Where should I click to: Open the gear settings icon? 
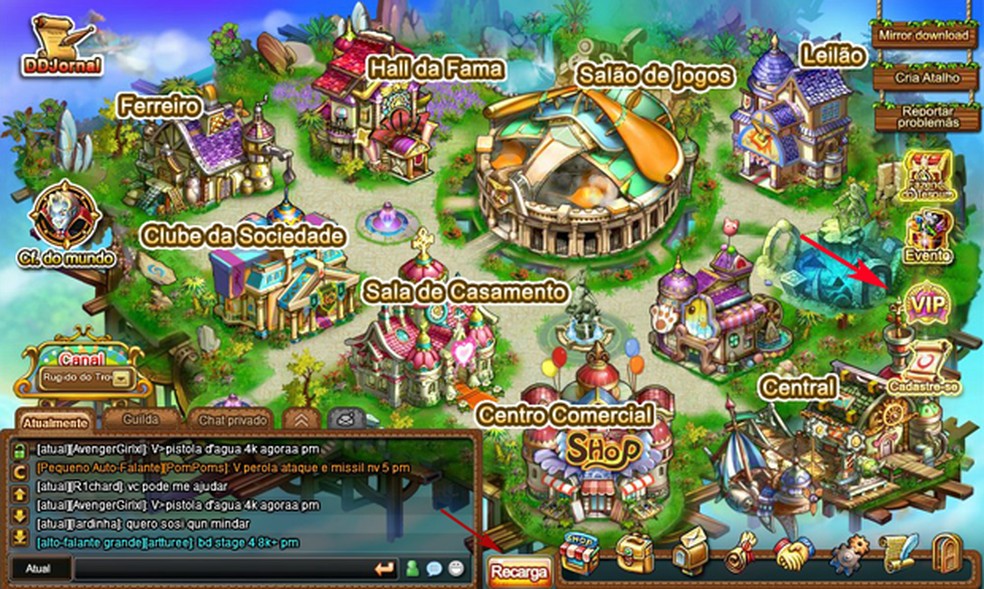(849, 554)
